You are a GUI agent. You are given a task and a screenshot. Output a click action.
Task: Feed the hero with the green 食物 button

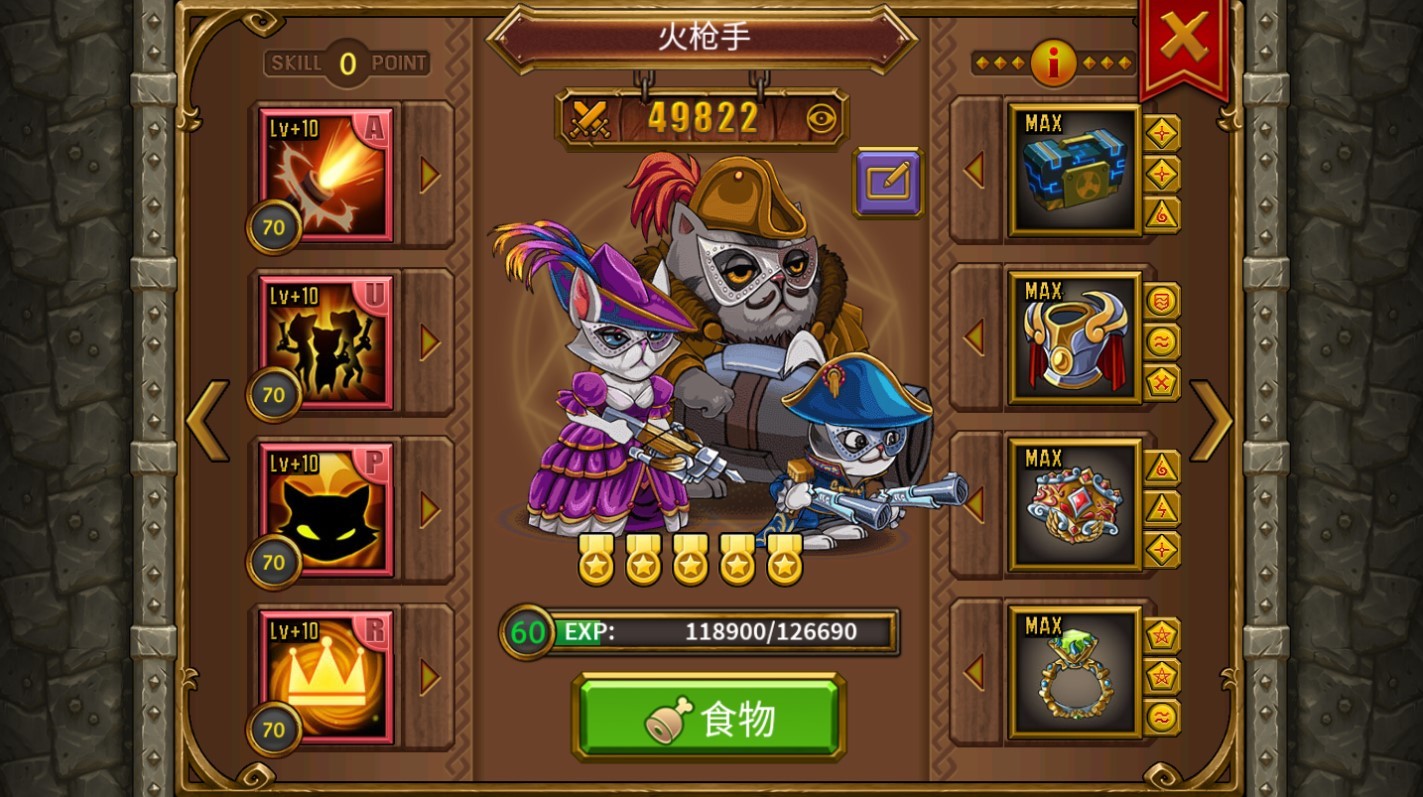(x=709, y=718)
